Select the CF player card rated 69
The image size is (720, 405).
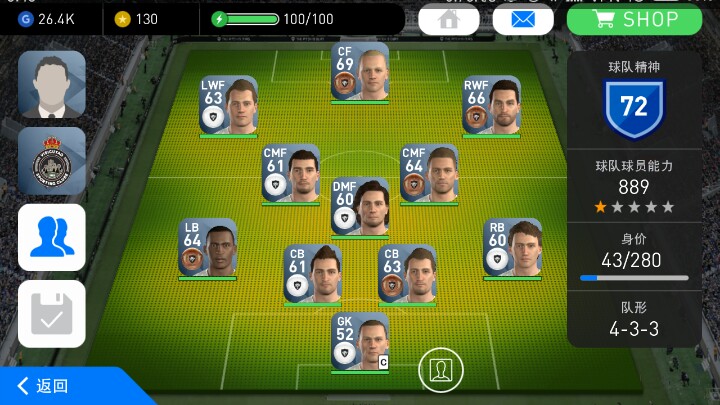(360, 71)
